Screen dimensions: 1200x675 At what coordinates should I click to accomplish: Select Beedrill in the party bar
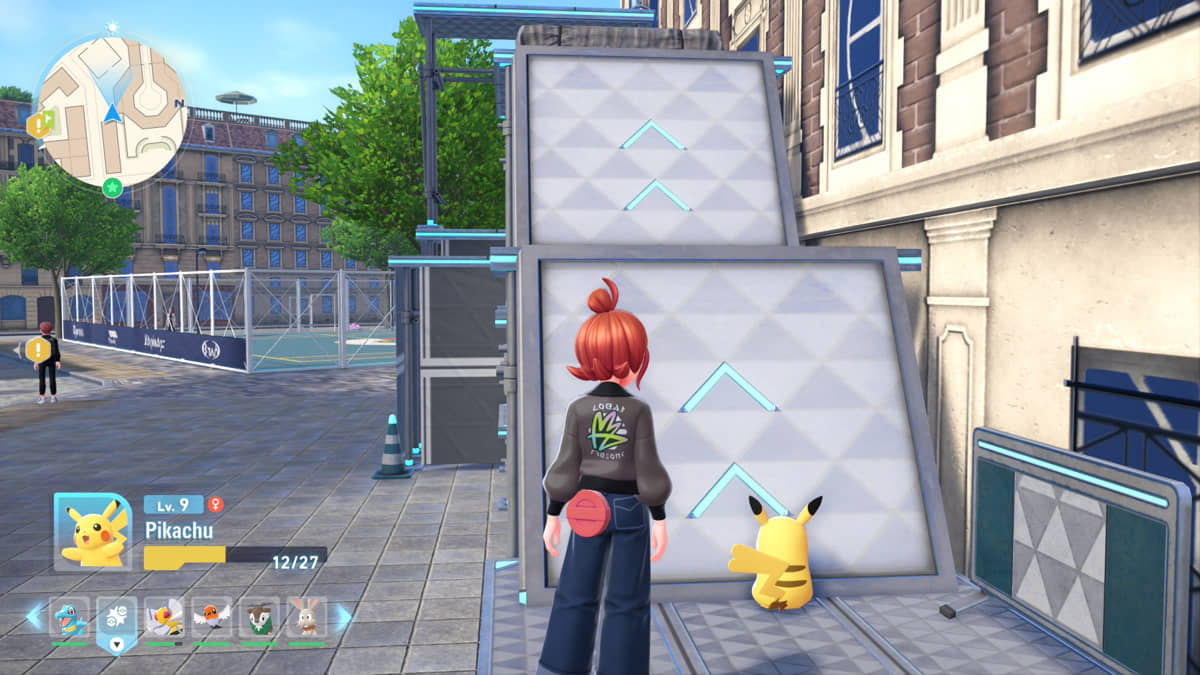coord(164,618)
